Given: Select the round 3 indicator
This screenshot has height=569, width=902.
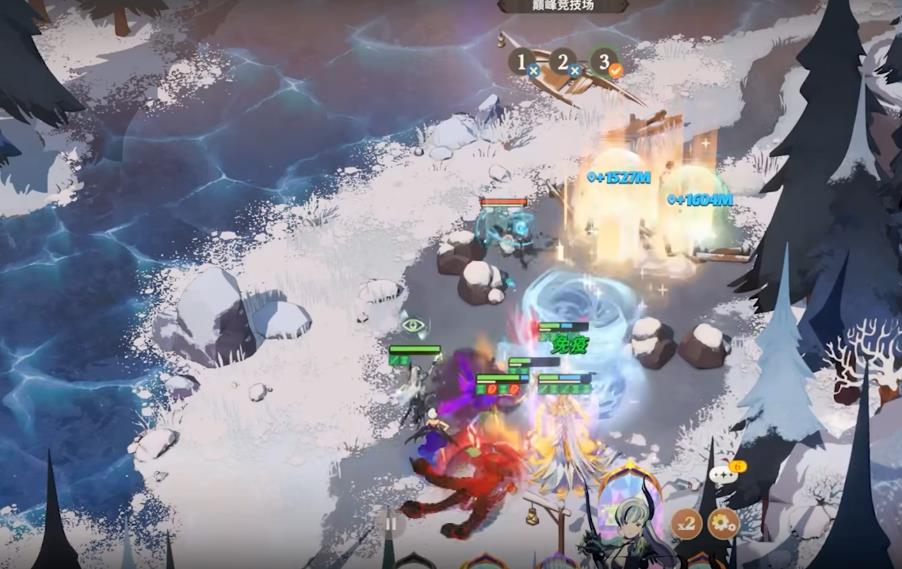Looking at the screenshot, I should pyautogui.click(x=603, y=63).
